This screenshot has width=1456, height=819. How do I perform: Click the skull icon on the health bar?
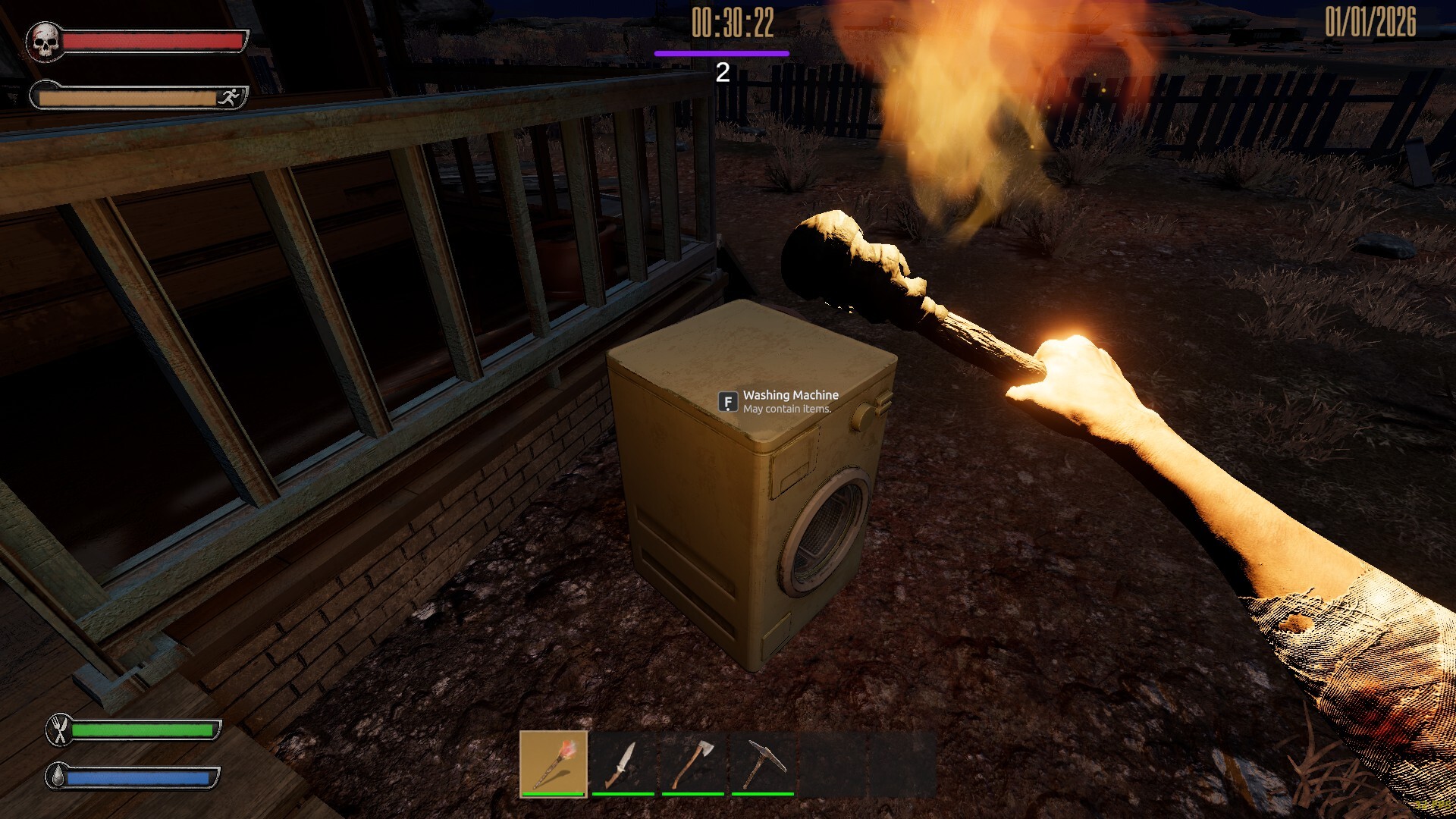(x=46, y=42)
